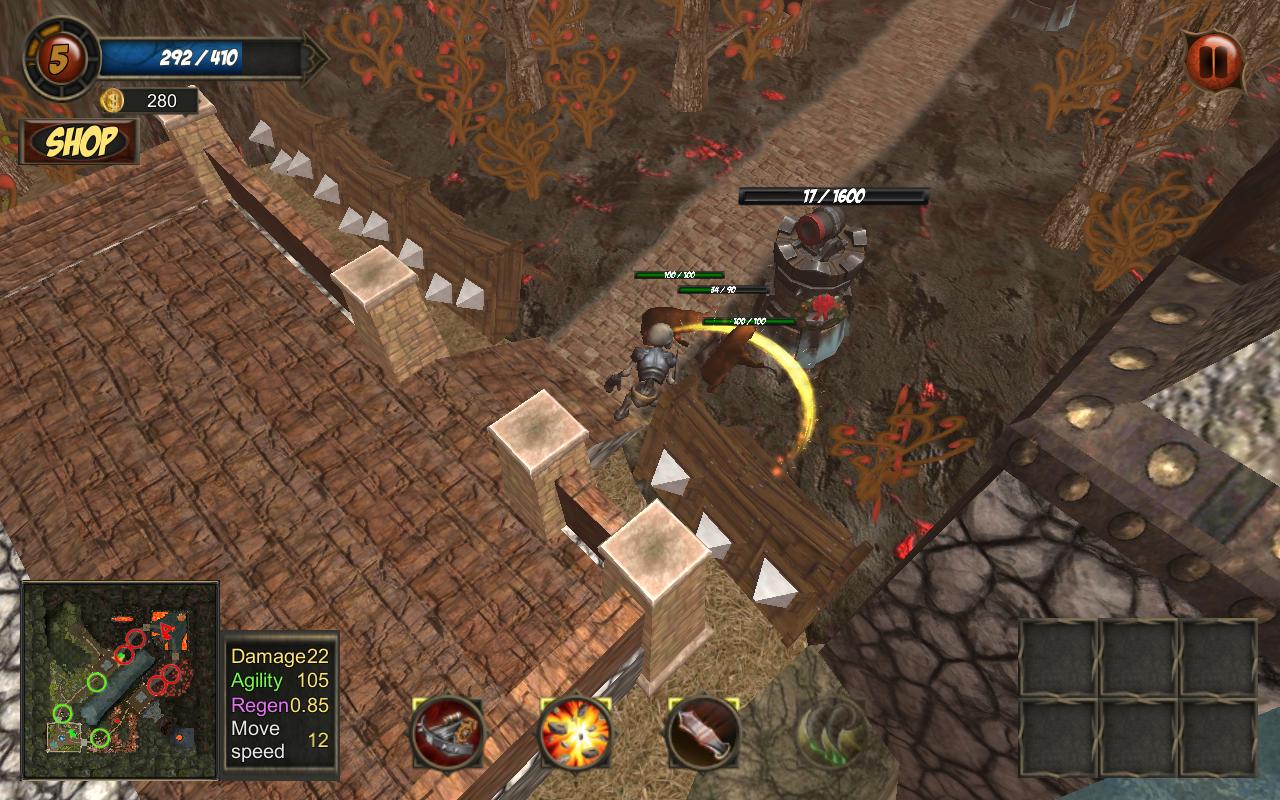Image resolution: width=1280 pixels, height=800 pixels.
Task: Click the minimap
Action: point(120,680)
